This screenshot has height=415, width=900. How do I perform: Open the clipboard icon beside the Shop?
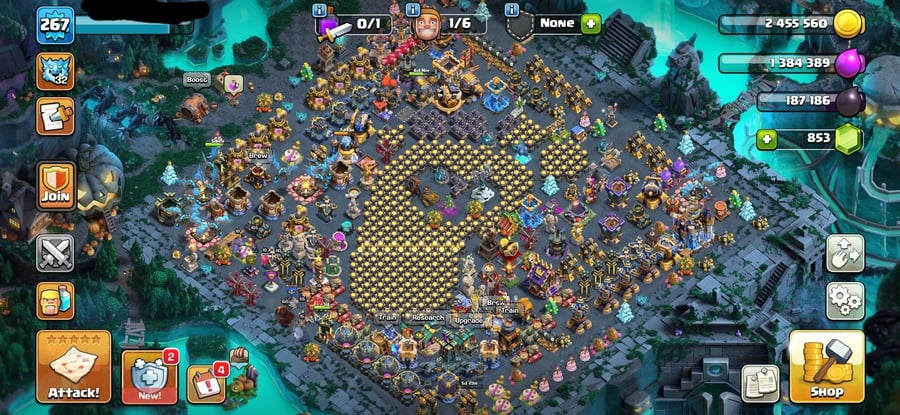(x=759, y=383)
